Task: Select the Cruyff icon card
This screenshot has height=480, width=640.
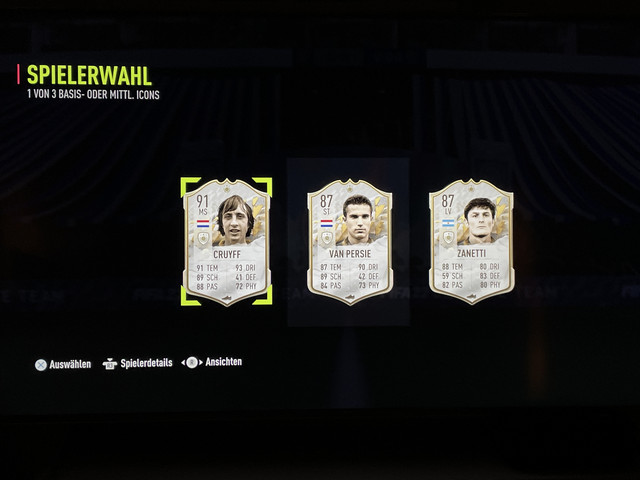Action: click(226, 241)
